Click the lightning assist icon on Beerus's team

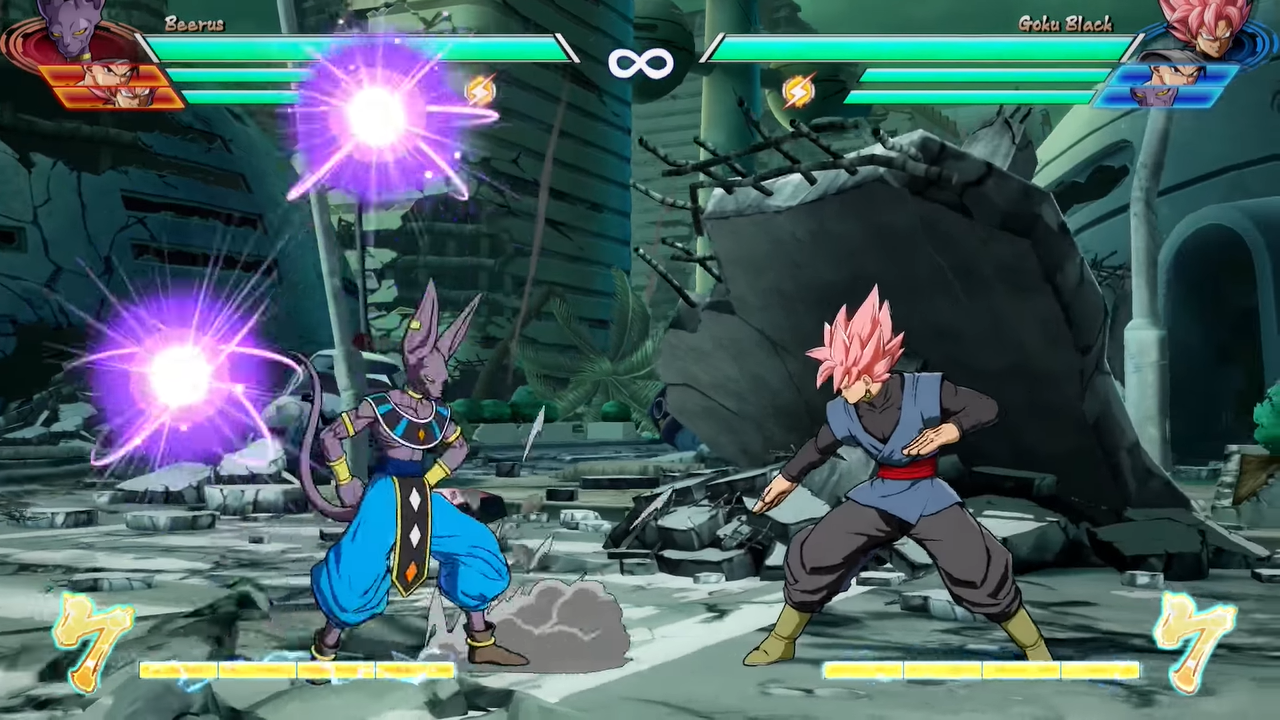480,91
